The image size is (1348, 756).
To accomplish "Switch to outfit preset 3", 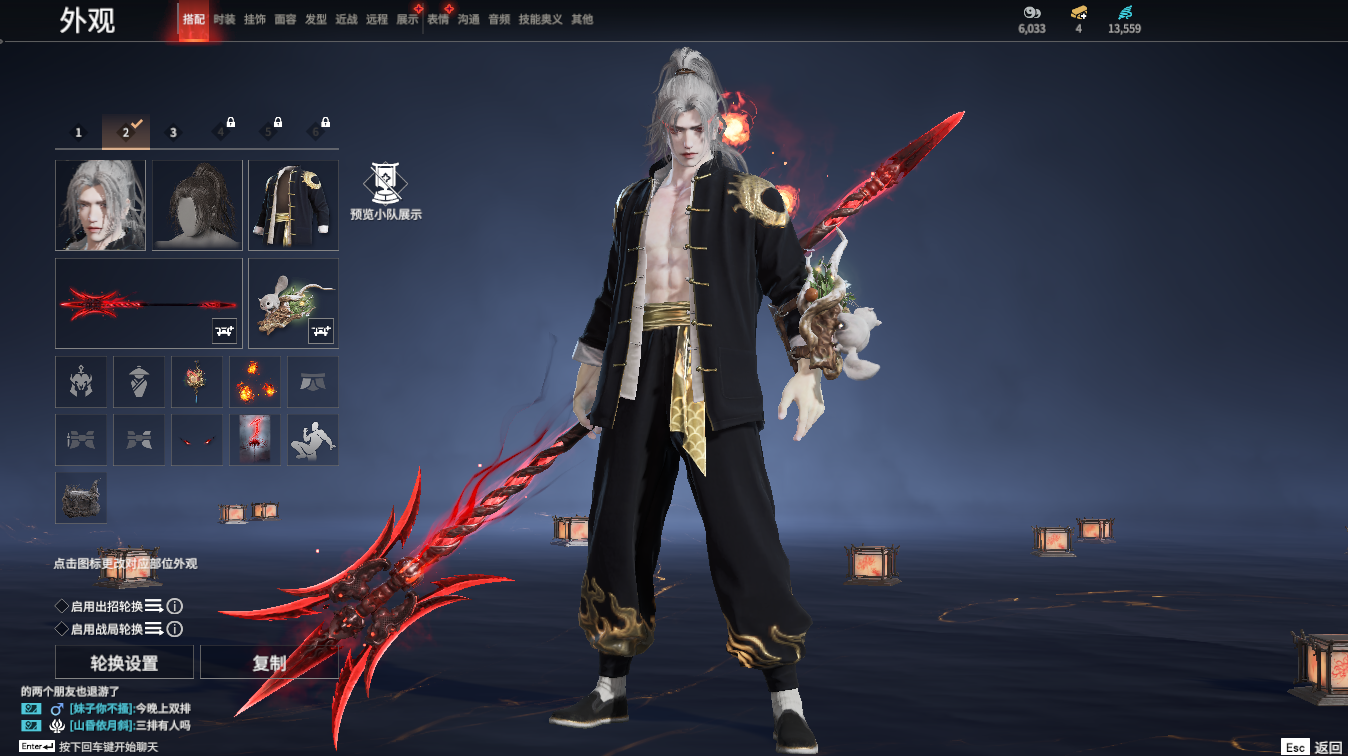I will (173, 132).
